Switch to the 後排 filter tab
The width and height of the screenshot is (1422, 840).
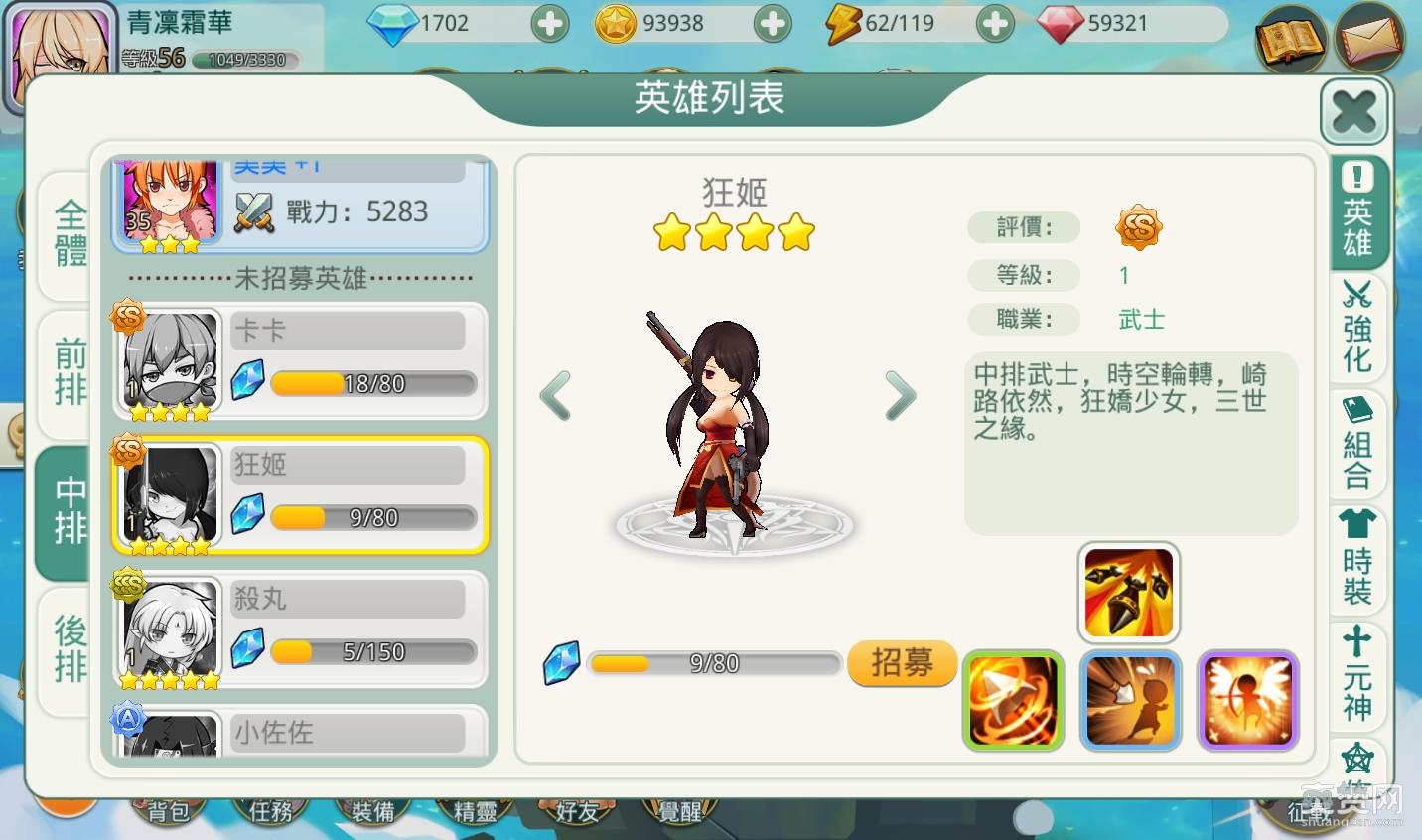(x=70, y=649)
